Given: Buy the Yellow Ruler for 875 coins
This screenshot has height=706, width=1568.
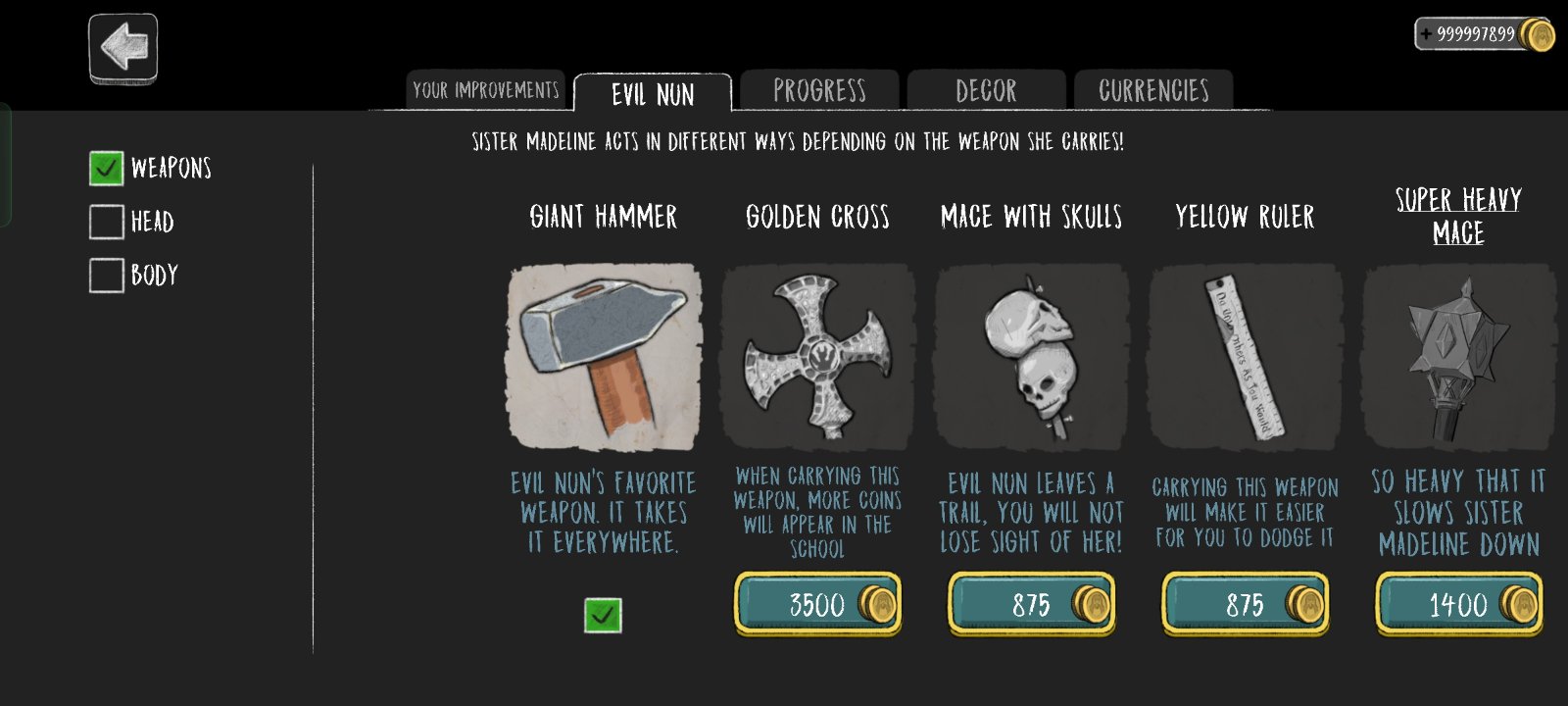Looking at the screenshot, I should 1245,604.
